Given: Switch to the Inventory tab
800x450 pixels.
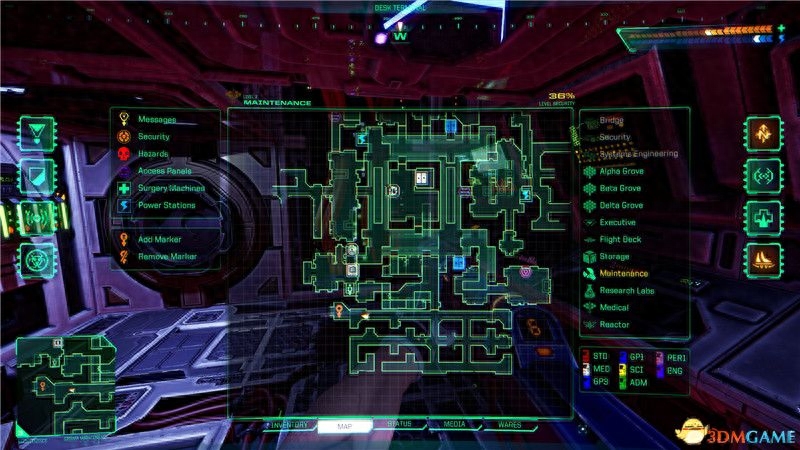Looking at the screenshot, I should (290, 425).
